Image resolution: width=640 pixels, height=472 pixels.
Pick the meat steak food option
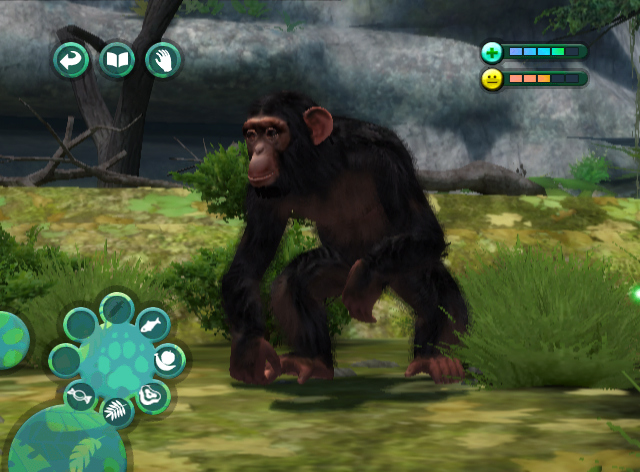point(153,396)
